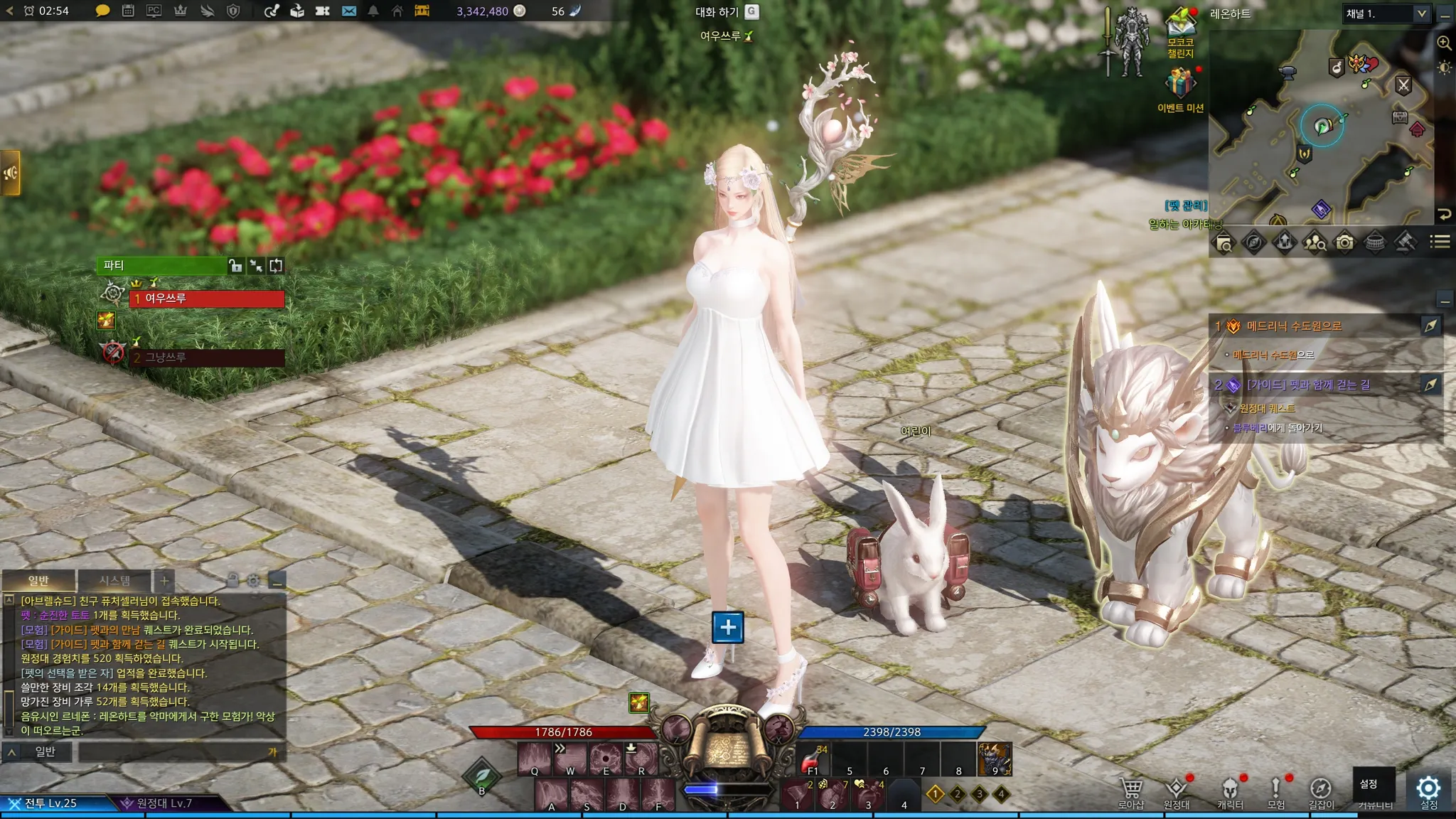Click the camera screenshot icon below minimap
1456x819 pixels.
[1344, 242]
